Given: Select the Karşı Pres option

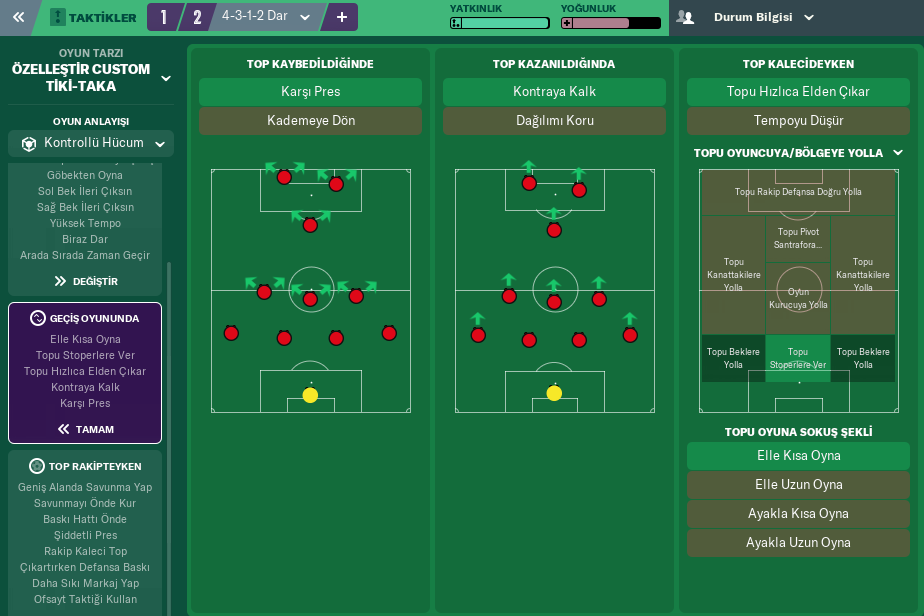Looking at the screenshot, I should (310, 92).
